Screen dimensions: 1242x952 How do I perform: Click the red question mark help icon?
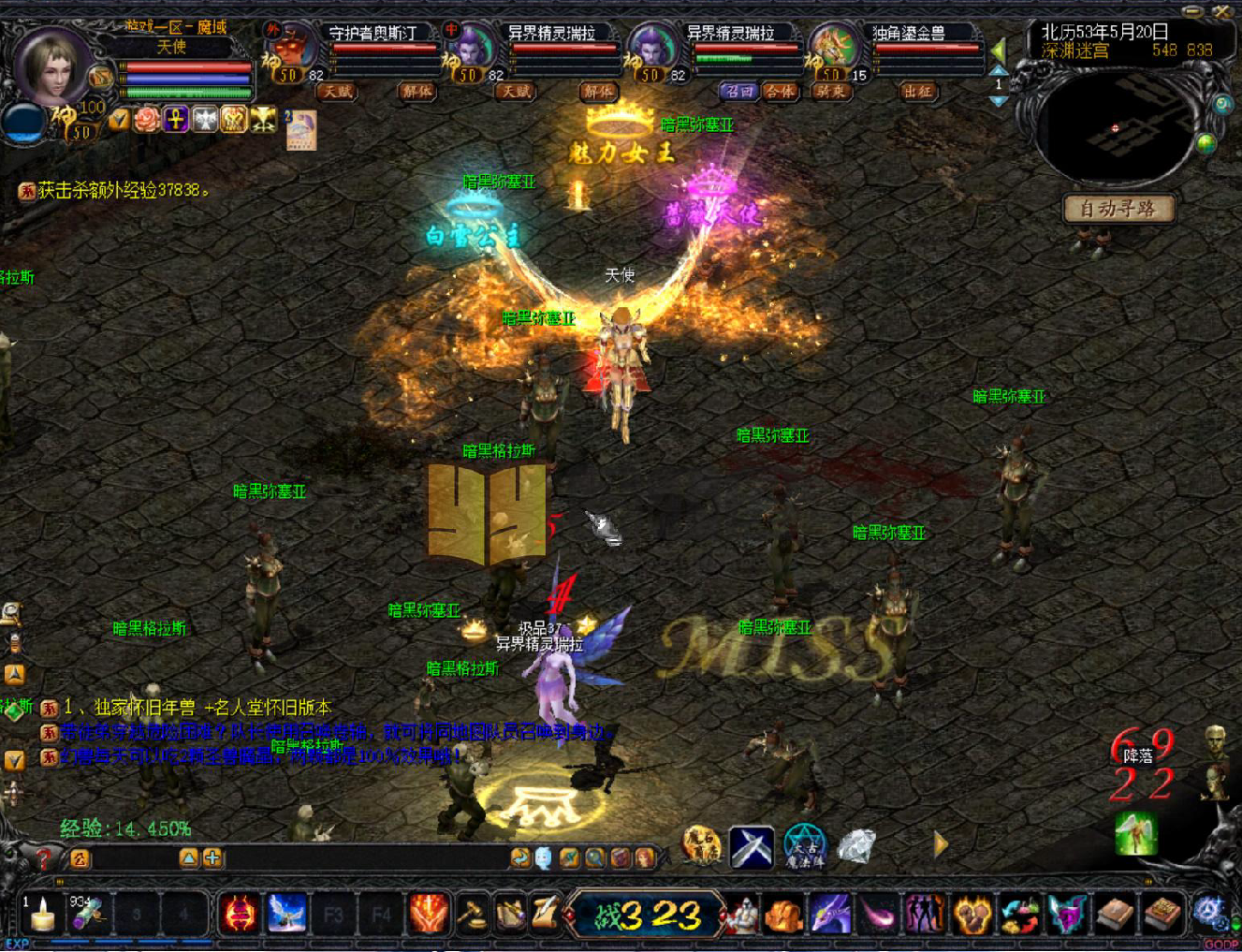click(43, 857)
